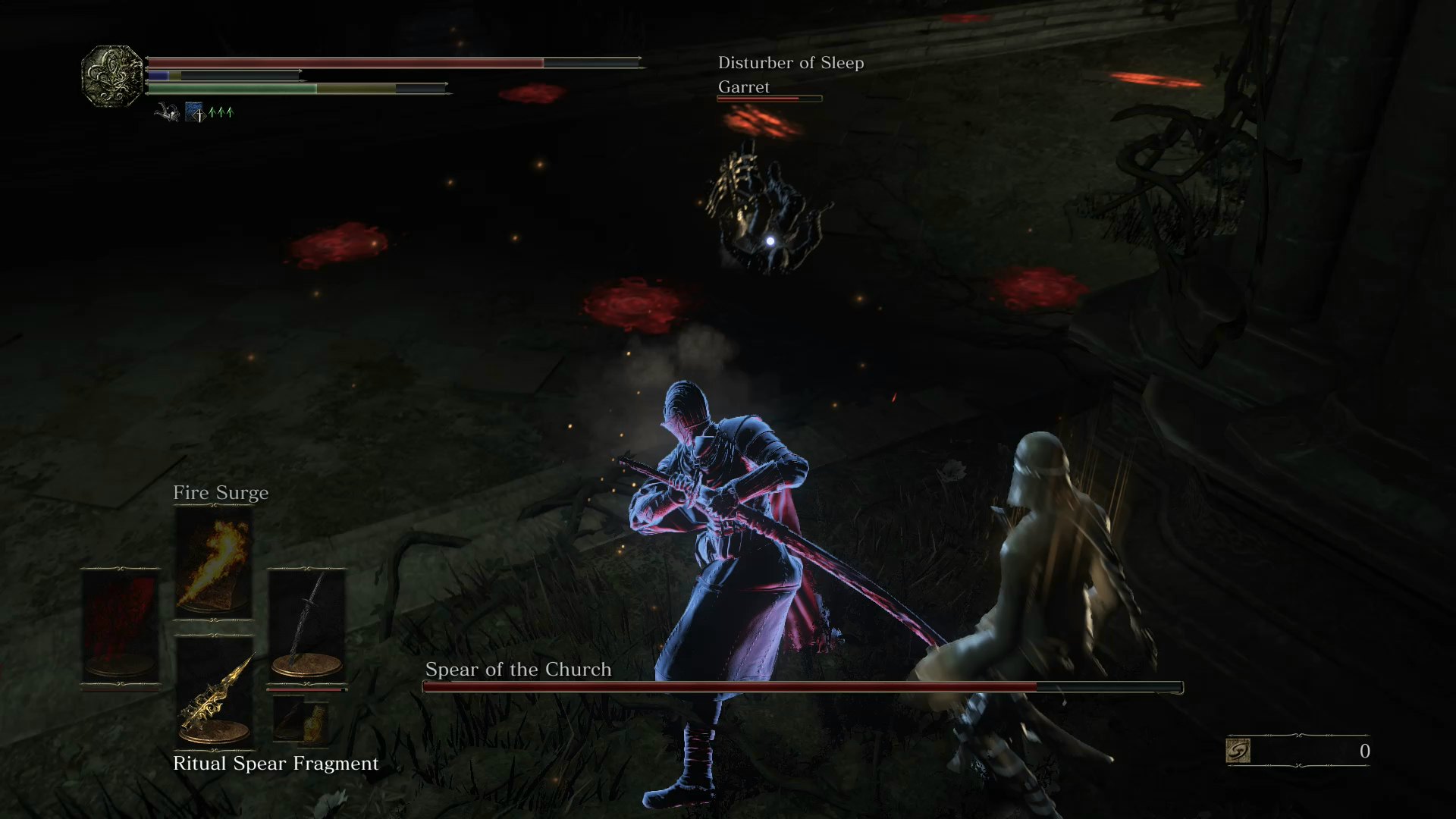Click the Disturber of Sleep nameplate
The image size is (1456, 819).
[x=791, y=63]
